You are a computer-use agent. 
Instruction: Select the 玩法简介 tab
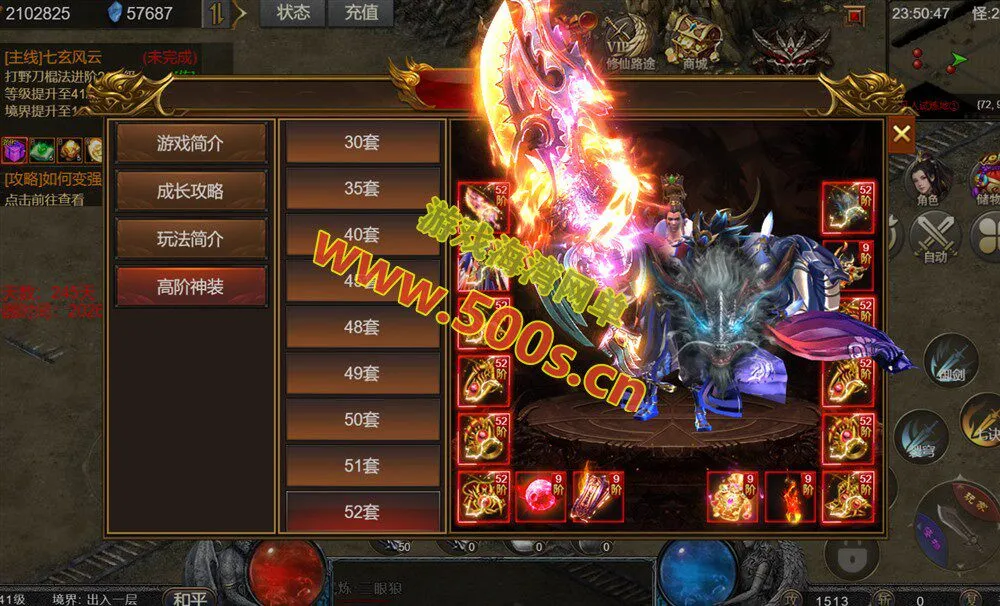(x=191, y=239)
